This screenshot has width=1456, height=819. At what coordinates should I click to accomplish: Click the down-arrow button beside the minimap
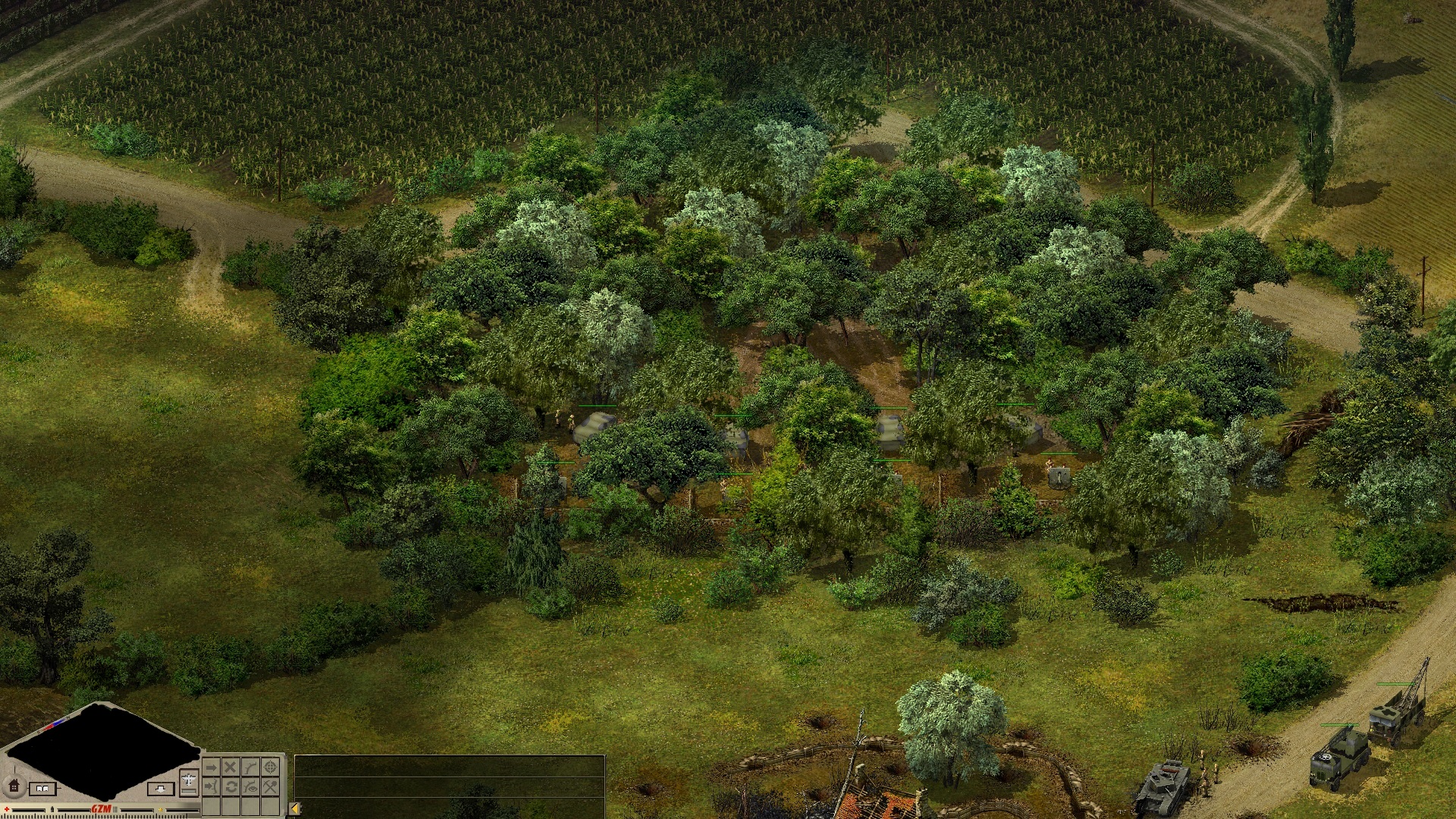click(x=160, y=789)
